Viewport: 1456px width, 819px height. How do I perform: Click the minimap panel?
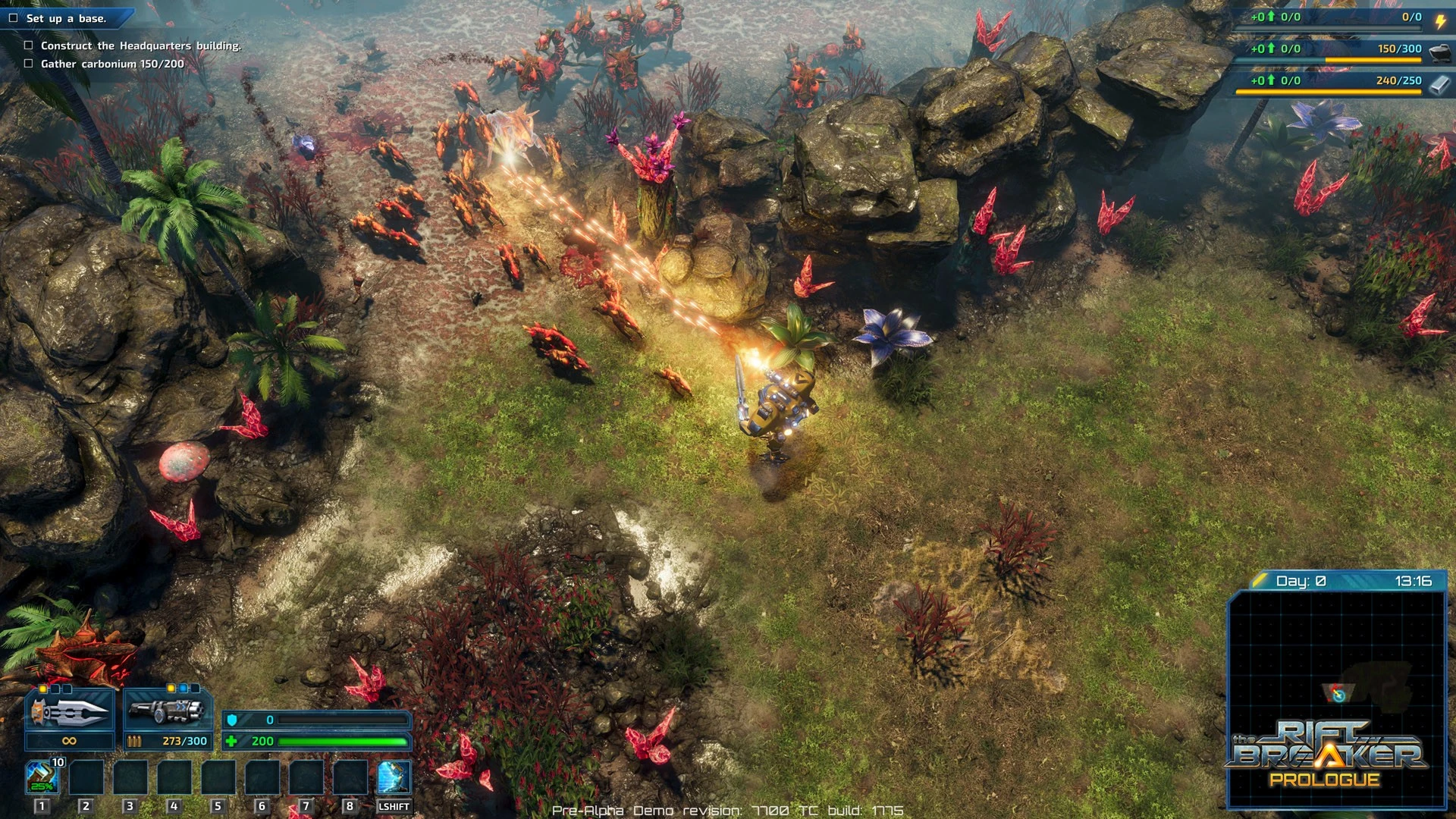1337,667
